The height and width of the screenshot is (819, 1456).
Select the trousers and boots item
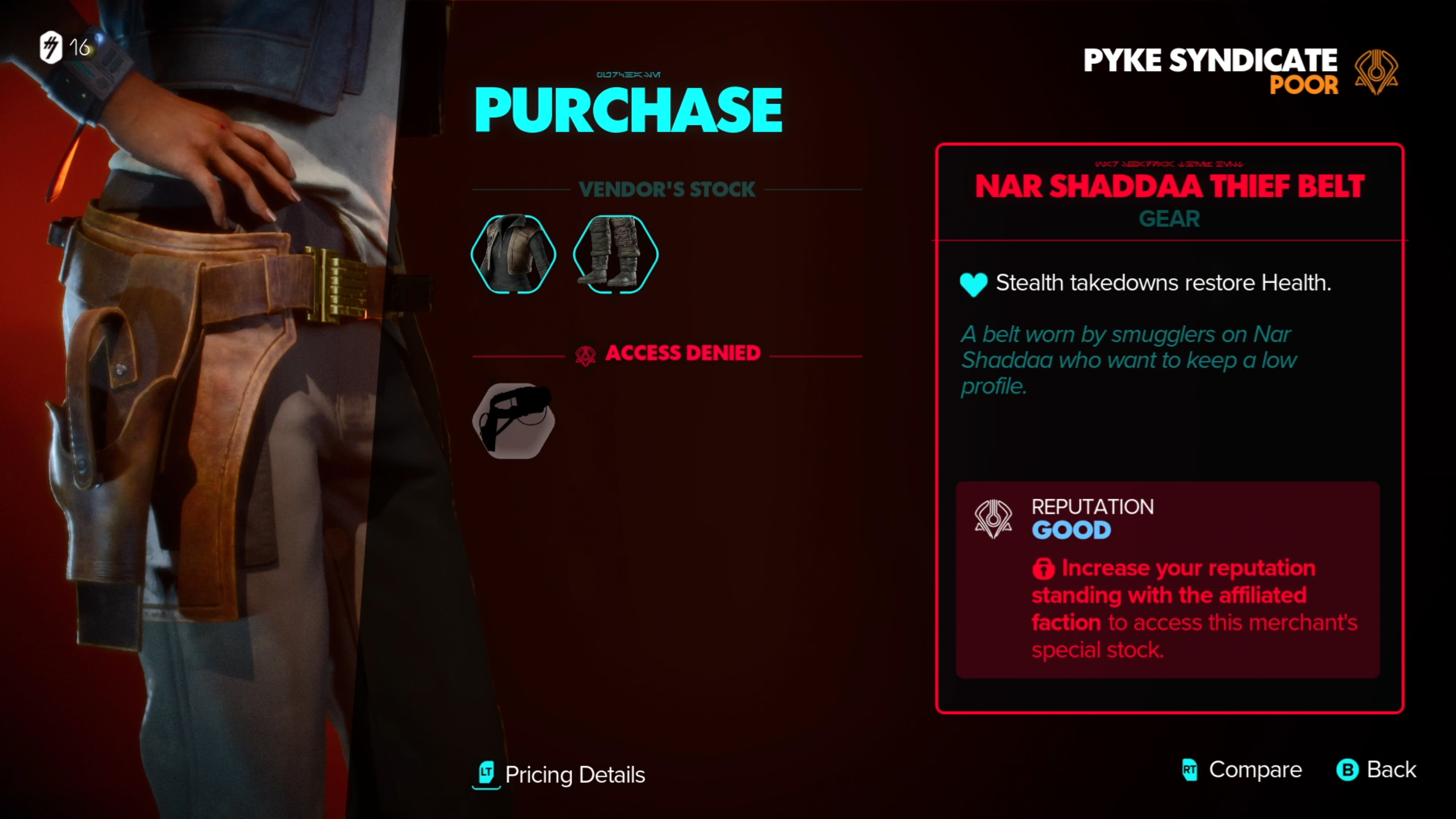(x=615, y=254)
